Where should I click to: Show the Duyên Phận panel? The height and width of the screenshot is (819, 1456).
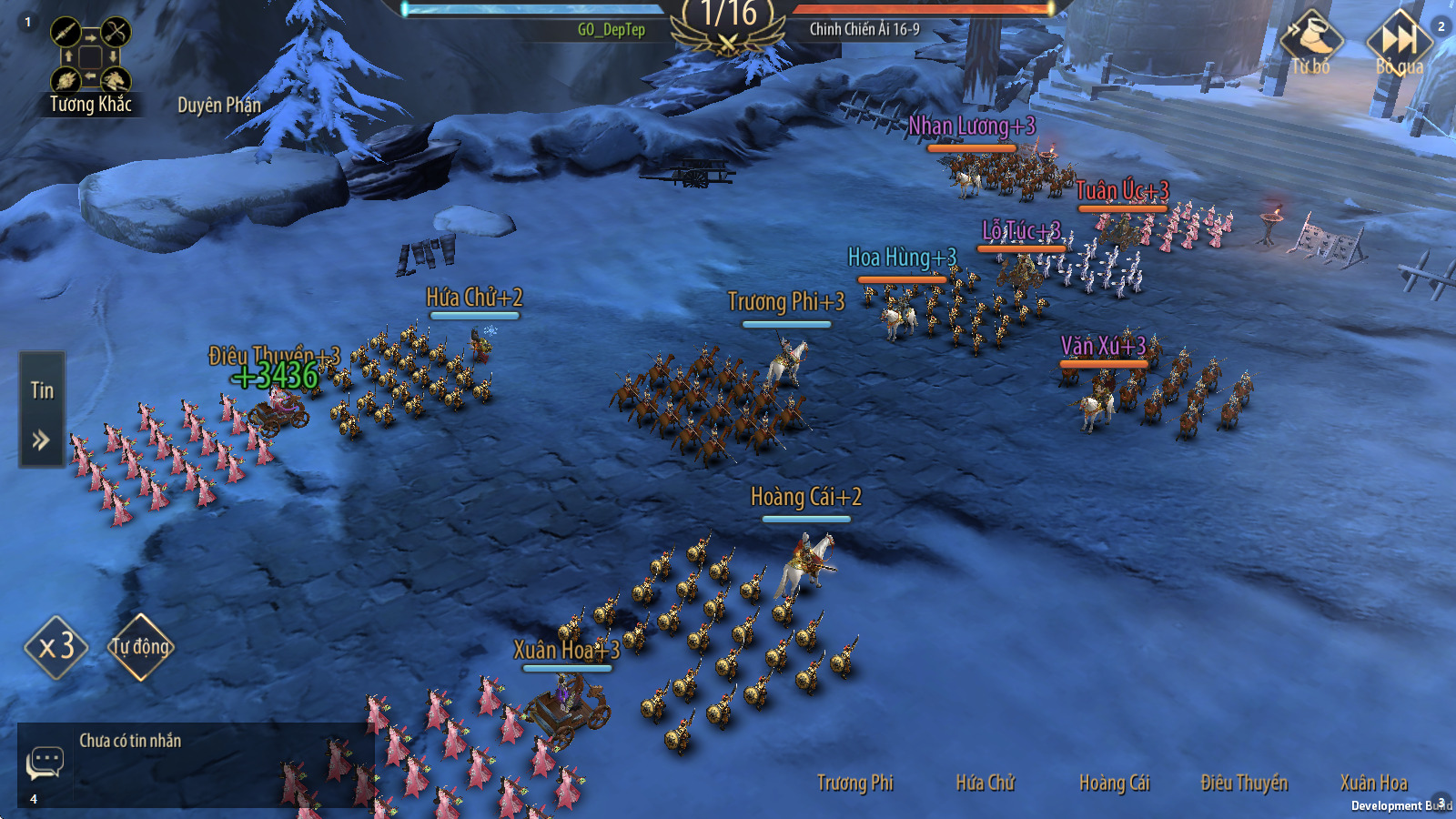click(218, 106)
